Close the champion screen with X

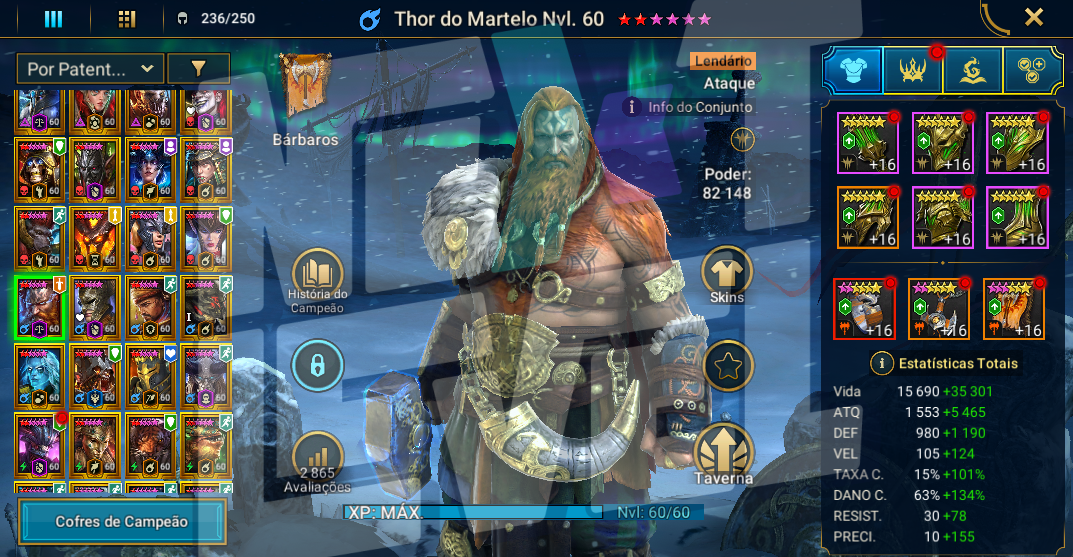tap(1034, 17)
